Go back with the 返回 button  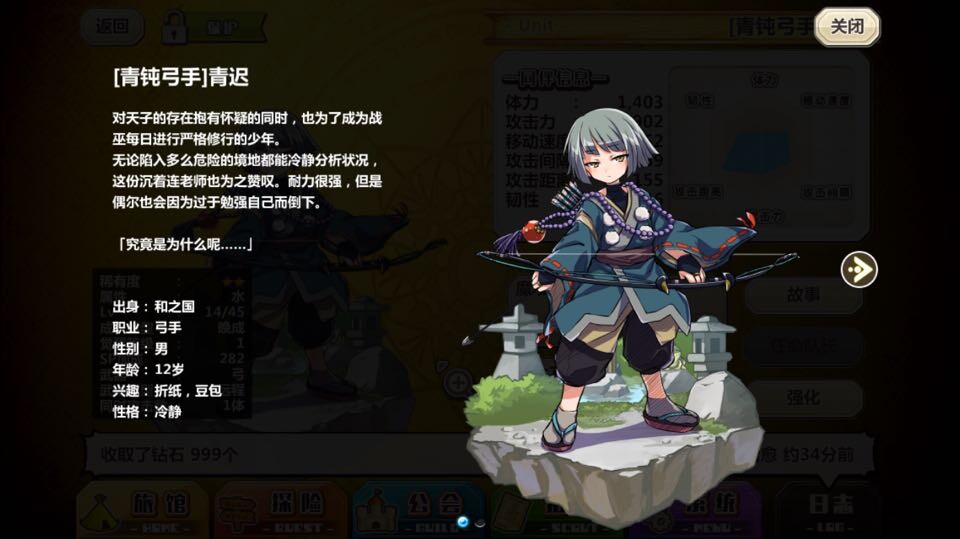(112, 26)
